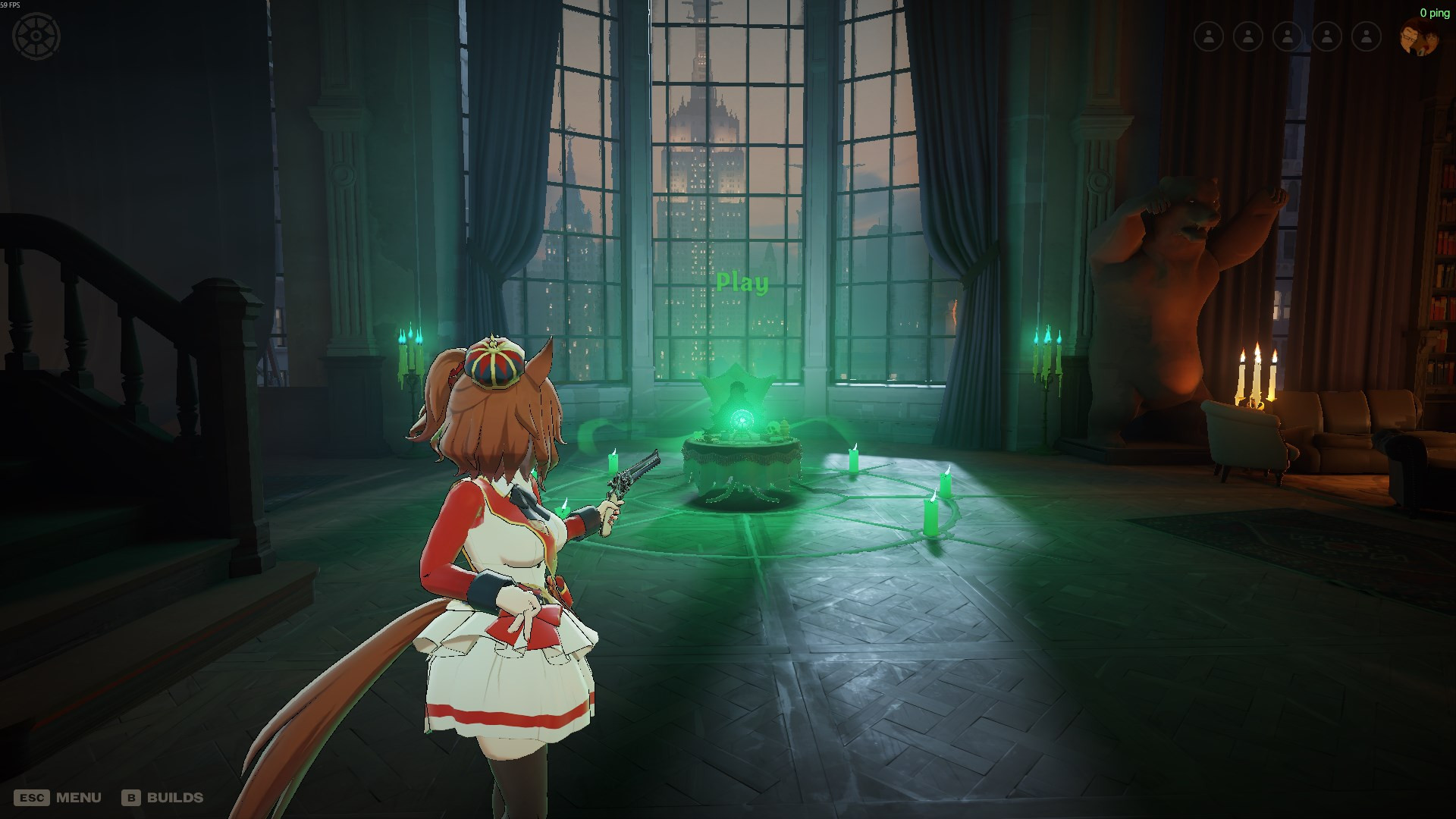Click the tall green candle on the floor
This screenshot has height=819, width=1456.
(930, 516)
